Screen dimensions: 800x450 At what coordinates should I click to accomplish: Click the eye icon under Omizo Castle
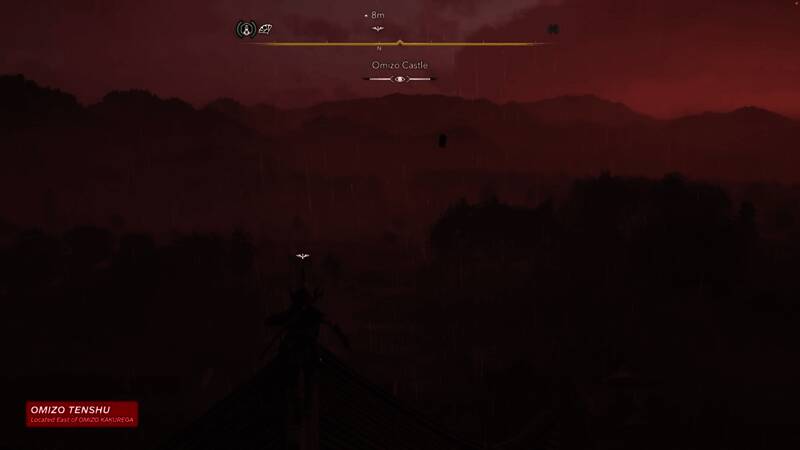400,79
